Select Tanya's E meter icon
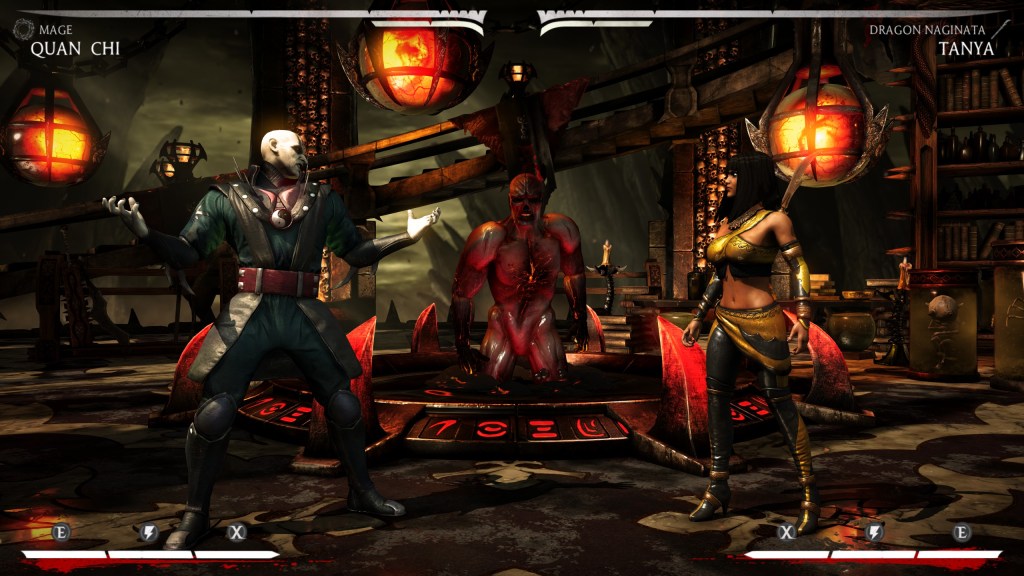 tap(962, 532)
